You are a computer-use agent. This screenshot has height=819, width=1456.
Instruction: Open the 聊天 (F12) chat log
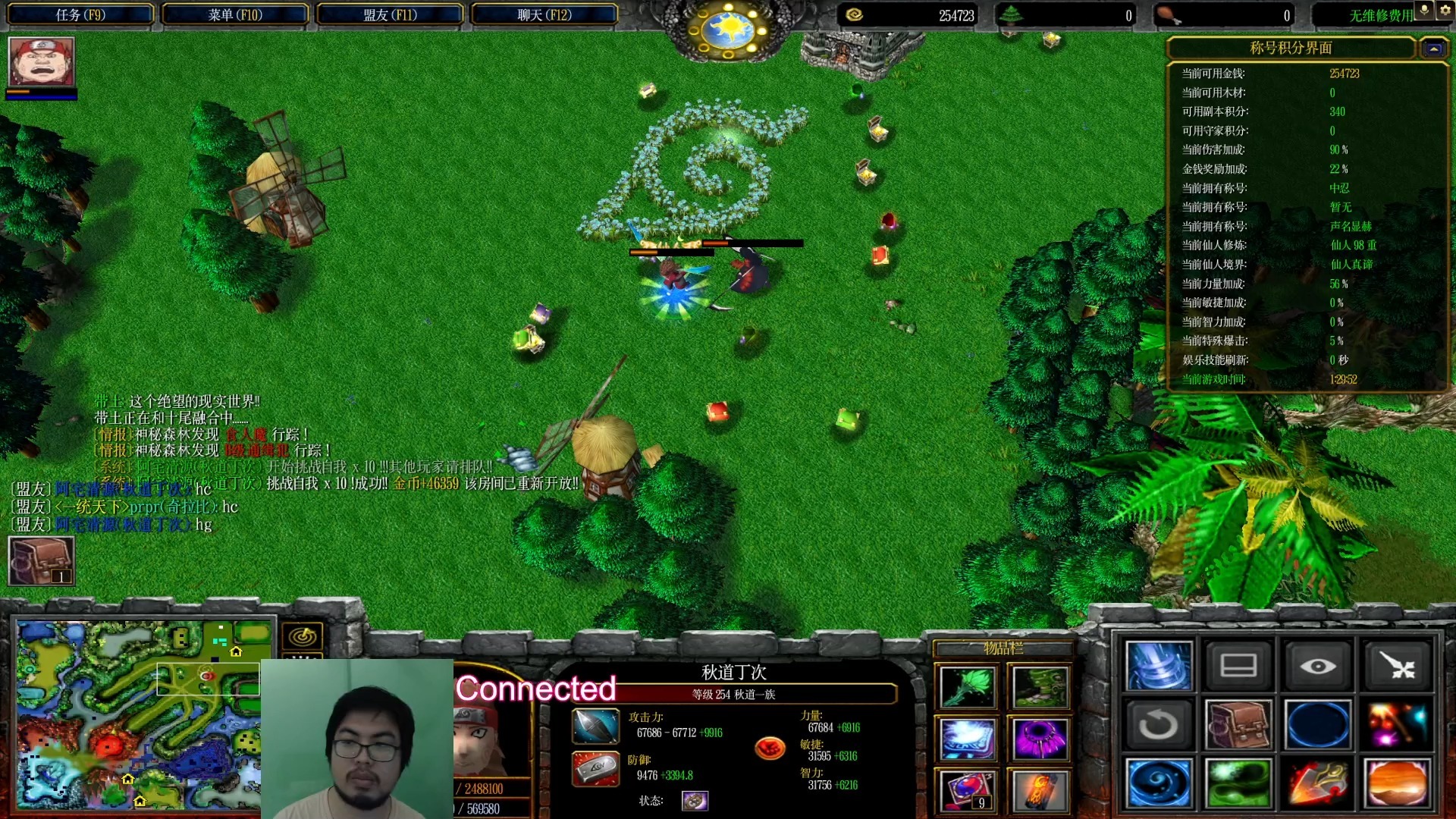coord(544,14)
